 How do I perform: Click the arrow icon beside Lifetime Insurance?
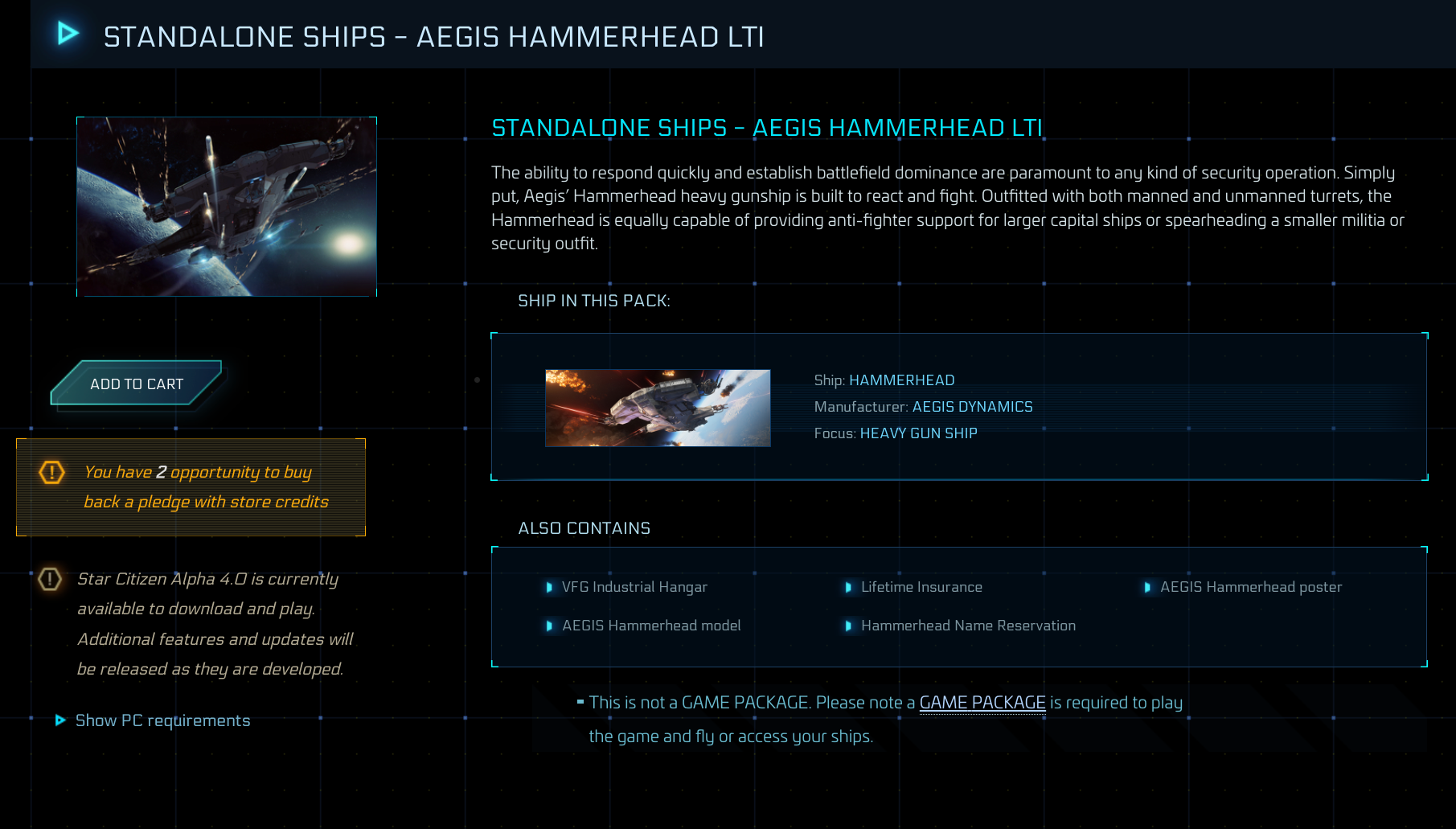[850, 588]
